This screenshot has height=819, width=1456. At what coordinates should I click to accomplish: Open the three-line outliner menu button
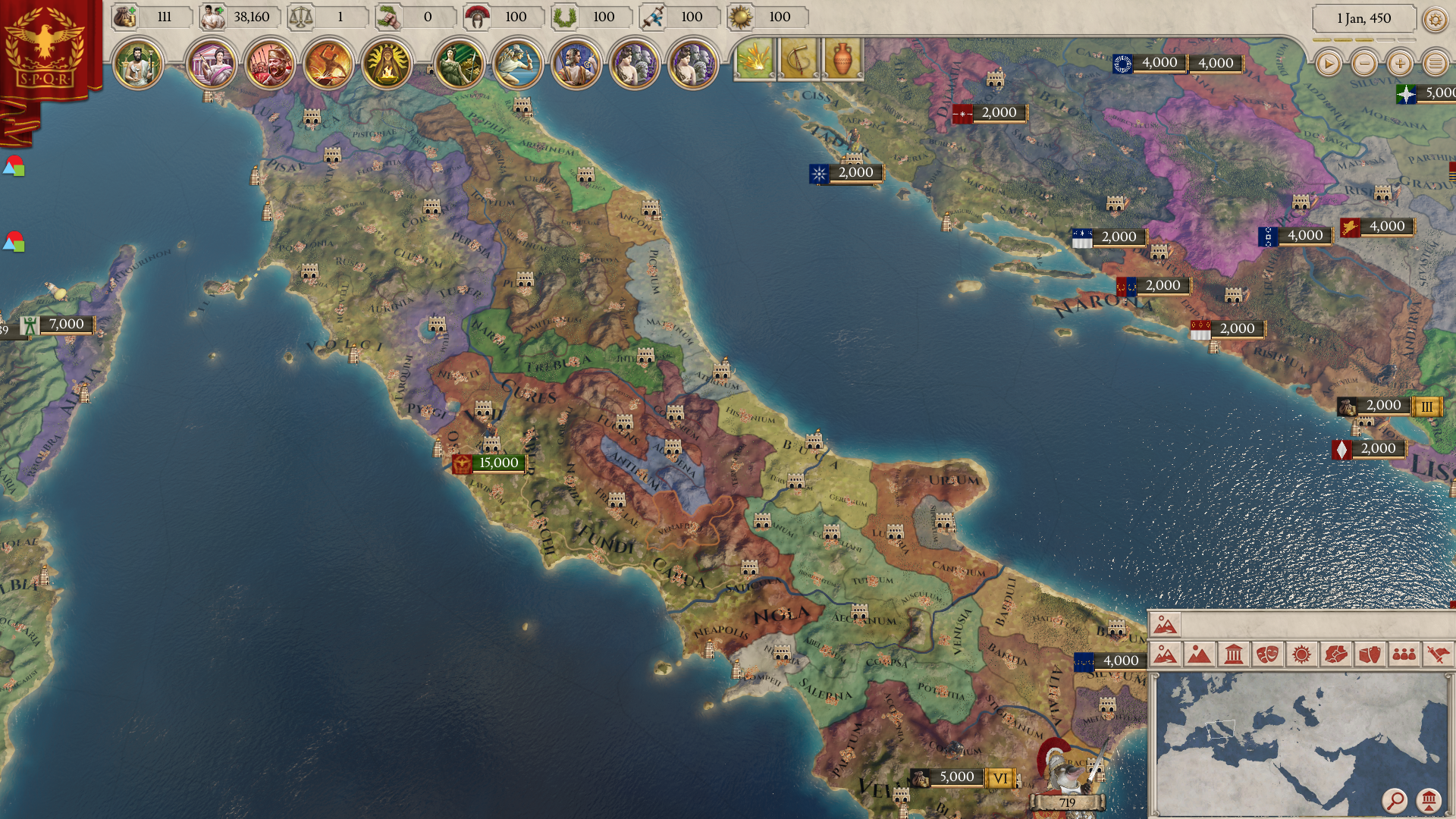click(1435, 64)
